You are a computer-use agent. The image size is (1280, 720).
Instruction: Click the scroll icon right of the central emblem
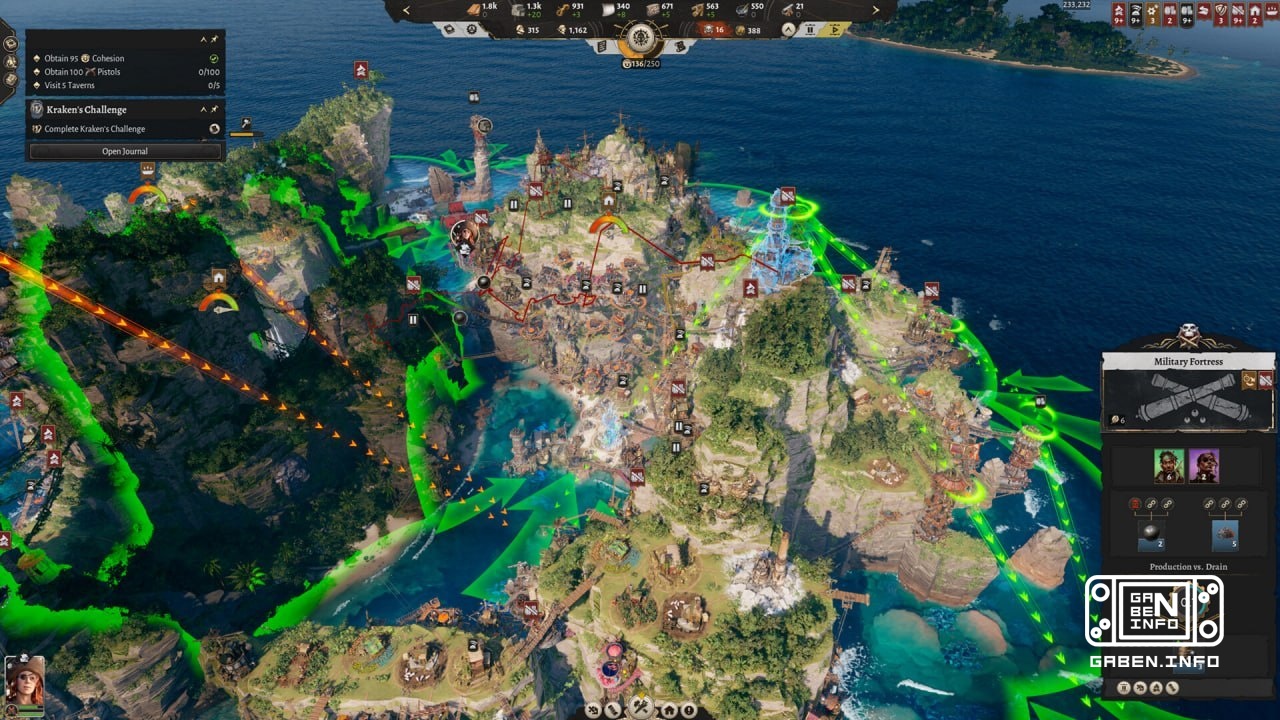[x=681, y=47]
